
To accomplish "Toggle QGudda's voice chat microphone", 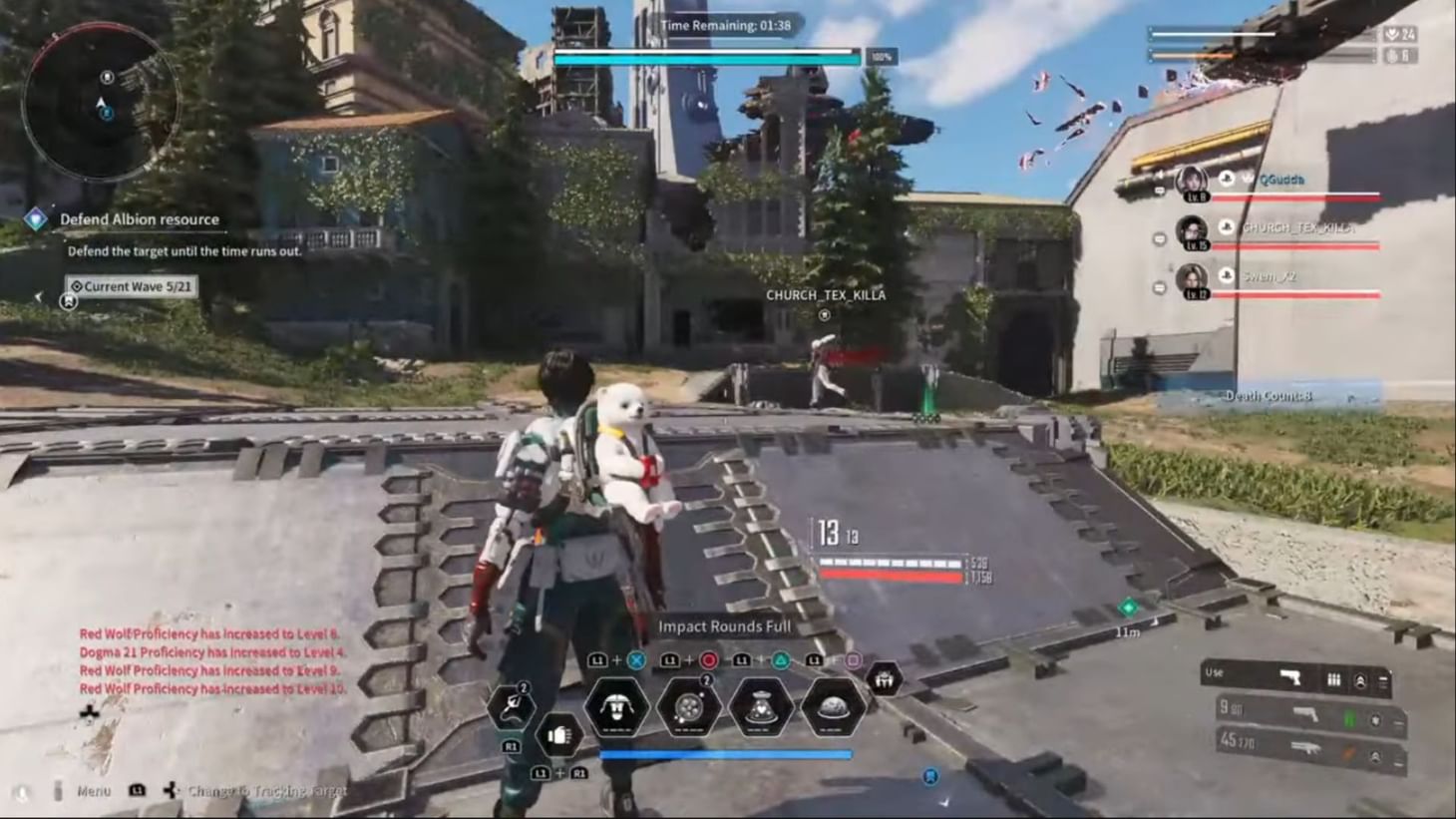I will tap(1159, 191).
